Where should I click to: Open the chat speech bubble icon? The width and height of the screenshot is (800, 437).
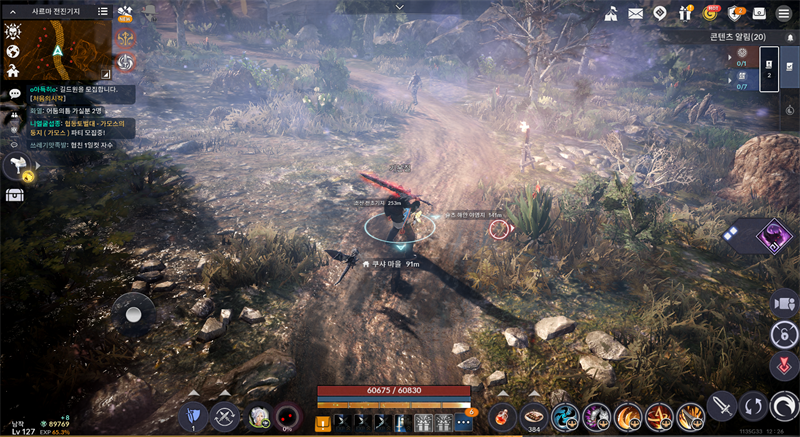tap(14, 93)
